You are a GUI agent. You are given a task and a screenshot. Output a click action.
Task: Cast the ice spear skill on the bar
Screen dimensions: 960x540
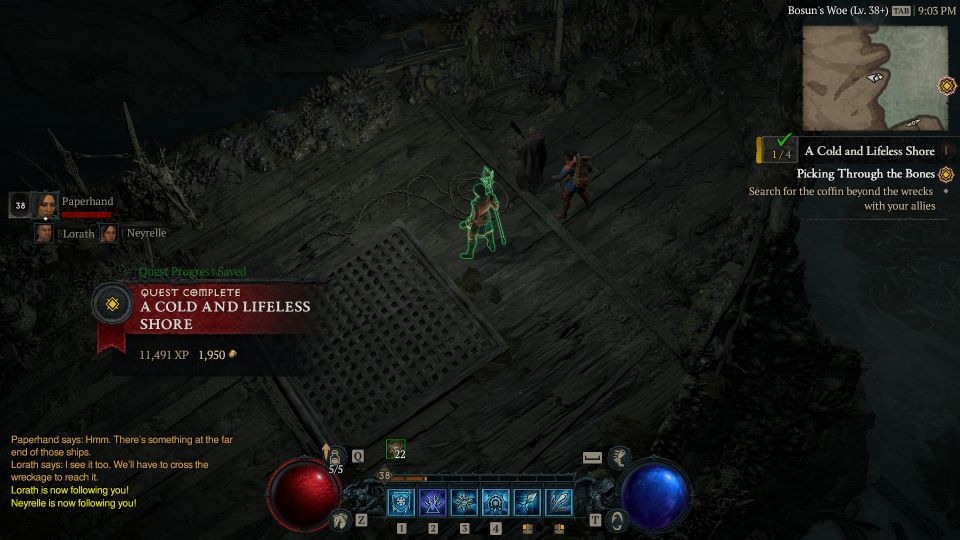click(528, 502)
